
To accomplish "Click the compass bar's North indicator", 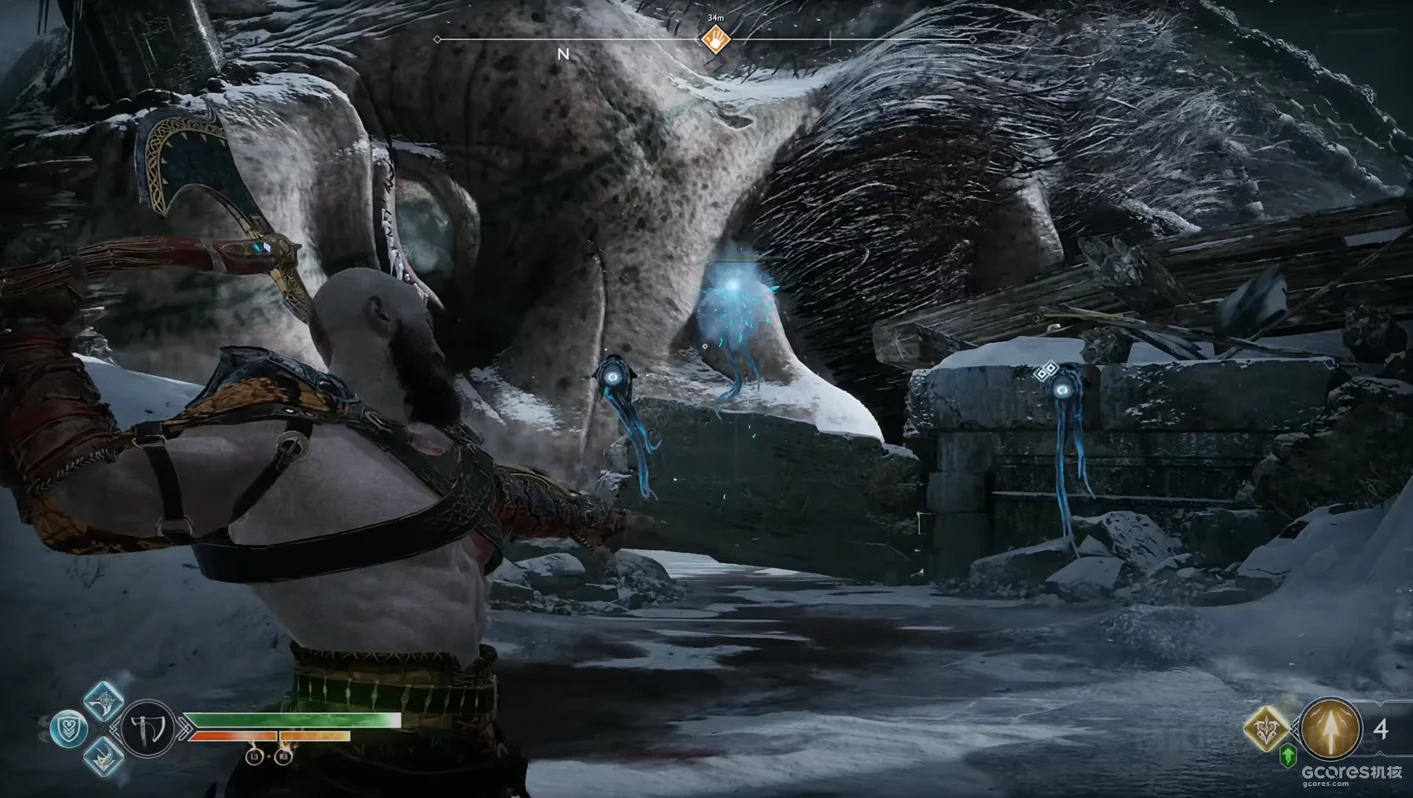I will [563, 54].
